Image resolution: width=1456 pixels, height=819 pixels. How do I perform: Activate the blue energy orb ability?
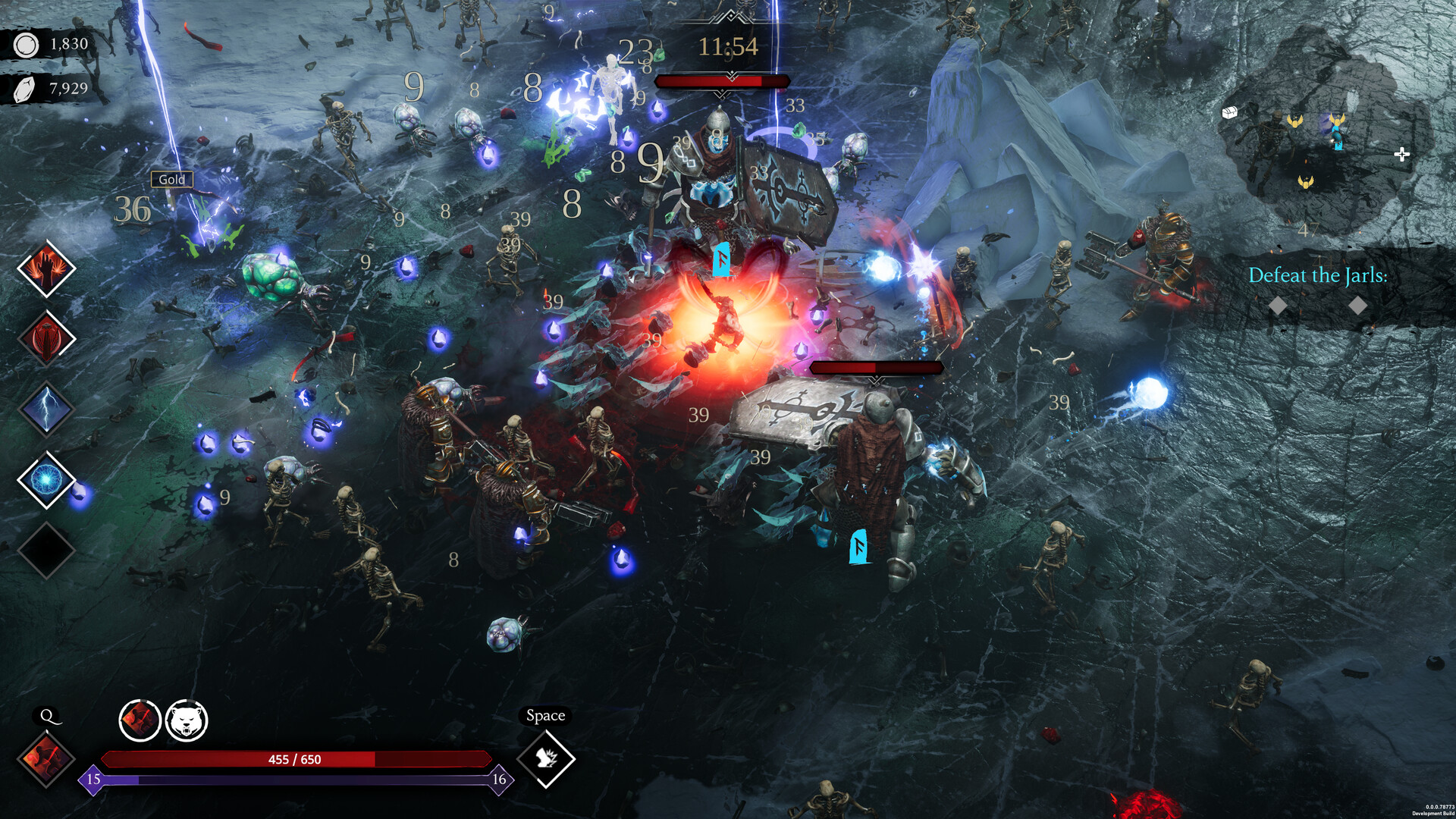pos(46,479)
